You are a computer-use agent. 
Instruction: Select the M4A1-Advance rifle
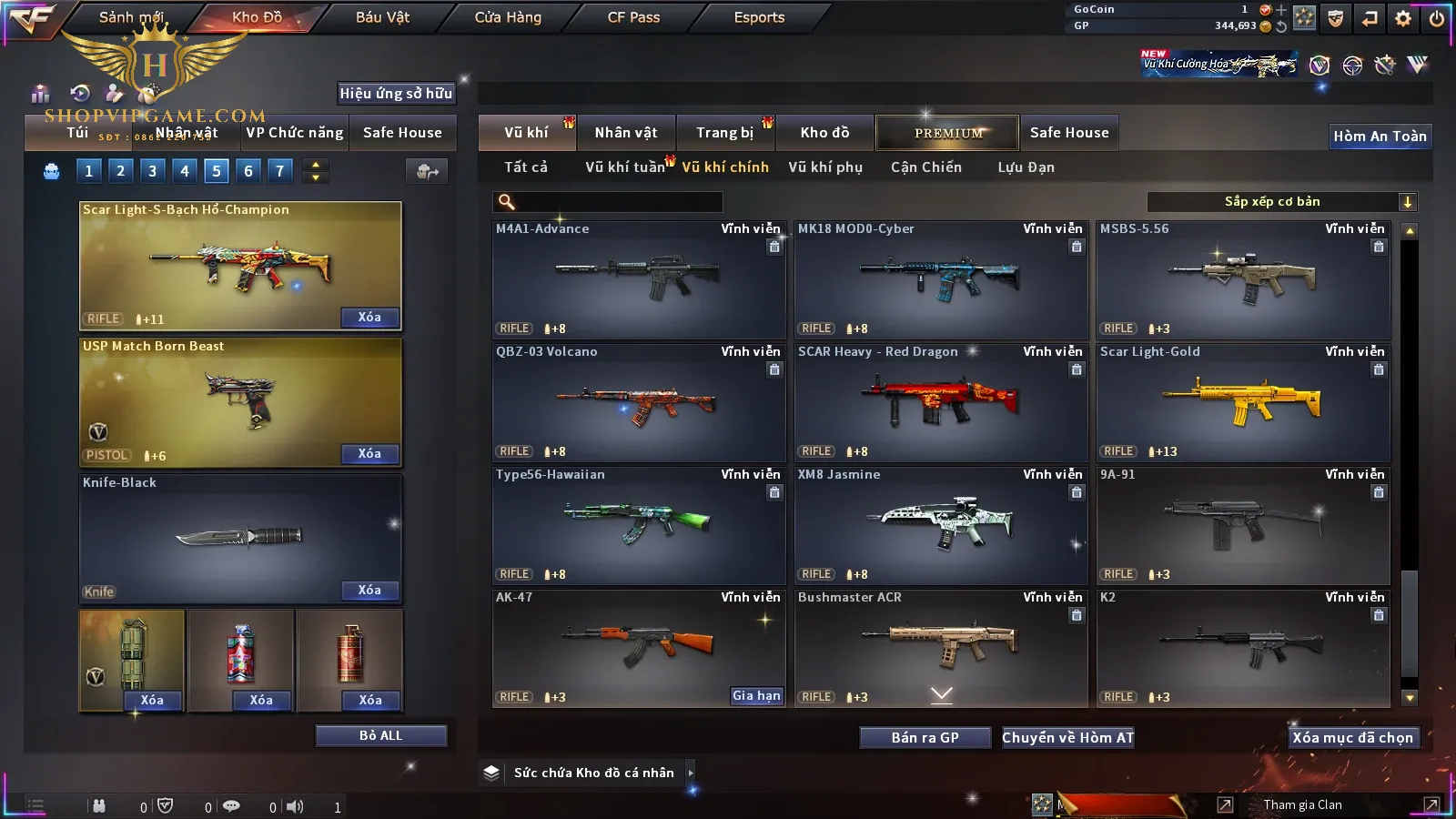coord(639,279)
